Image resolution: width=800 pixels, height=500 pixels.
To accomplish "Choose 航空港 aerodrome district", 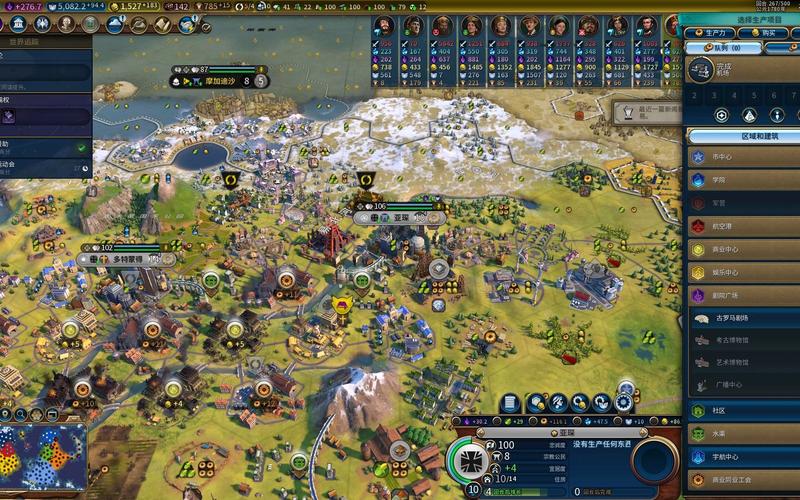I will click(x=742, y=226).
